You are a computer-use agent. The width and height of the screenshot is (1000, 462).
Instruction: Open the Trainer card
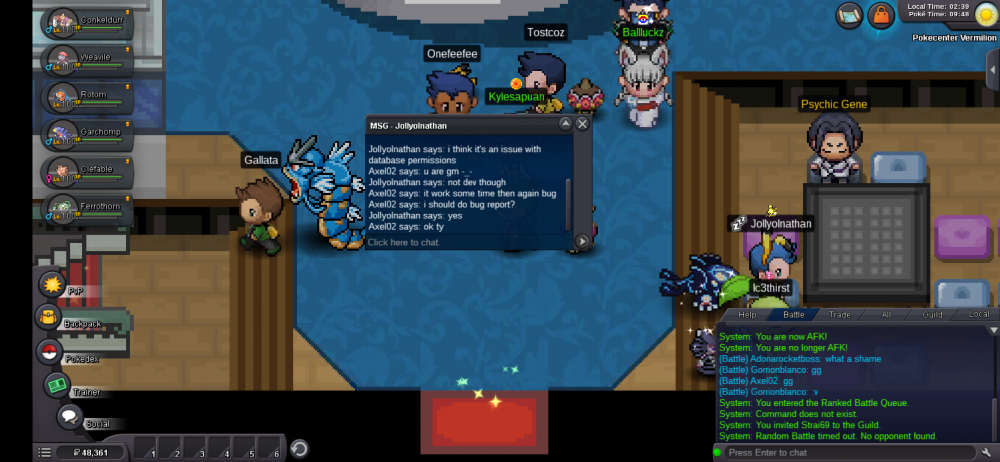[57, 385]
